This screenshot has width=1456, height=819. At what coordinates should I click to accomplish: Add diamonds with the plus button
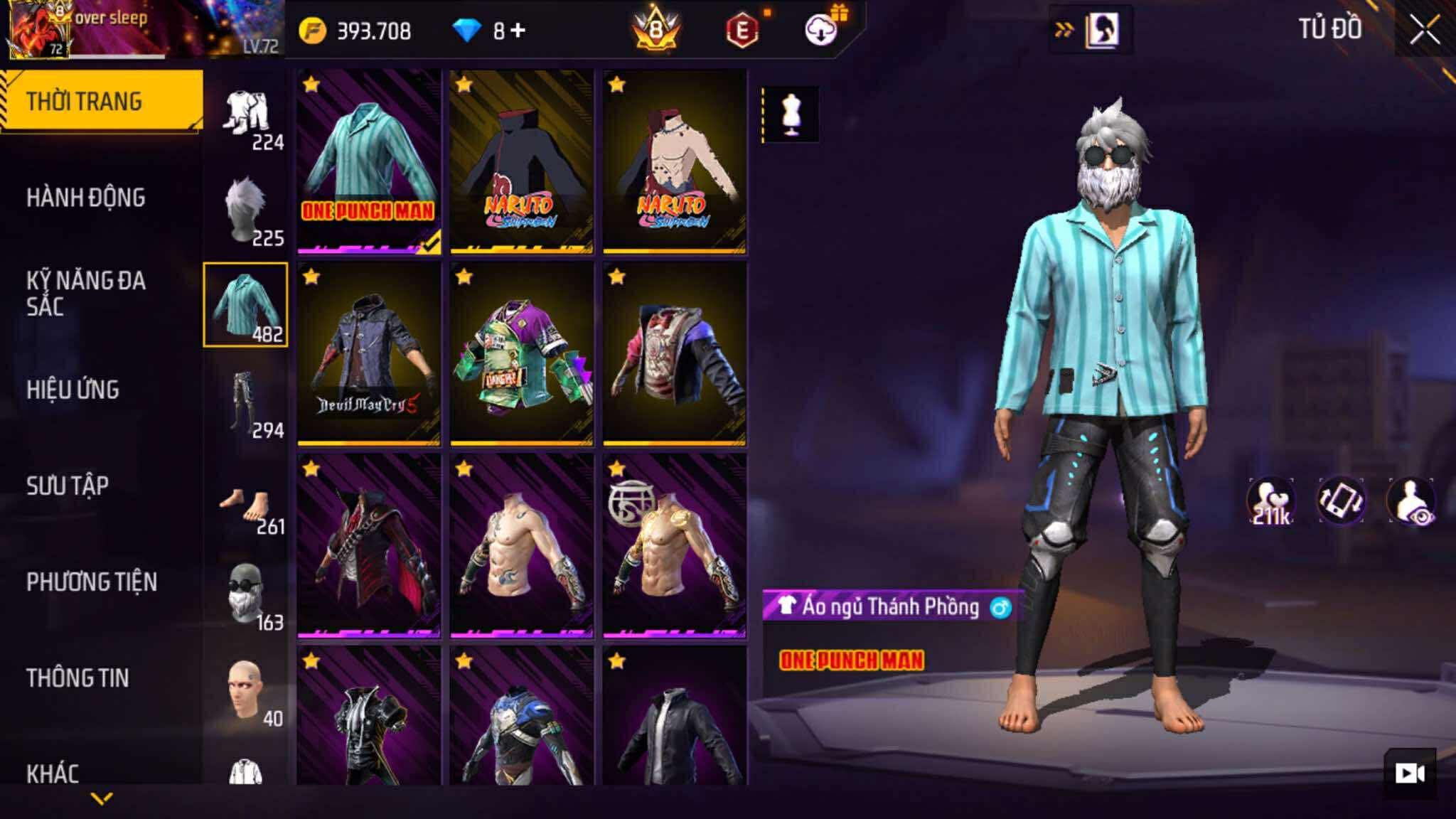pos(518,31)
